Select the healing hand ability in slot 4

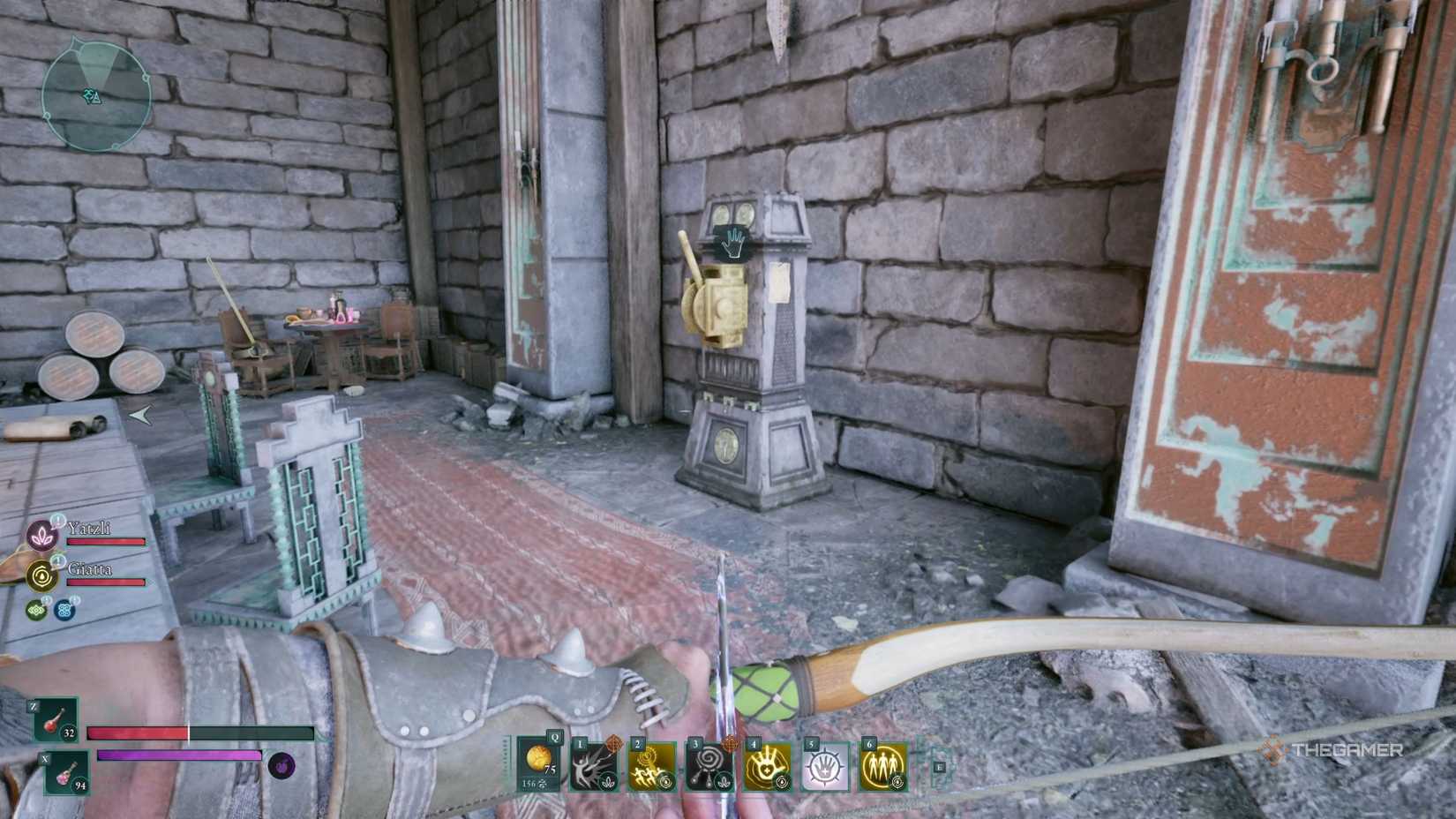click(767, 764)
